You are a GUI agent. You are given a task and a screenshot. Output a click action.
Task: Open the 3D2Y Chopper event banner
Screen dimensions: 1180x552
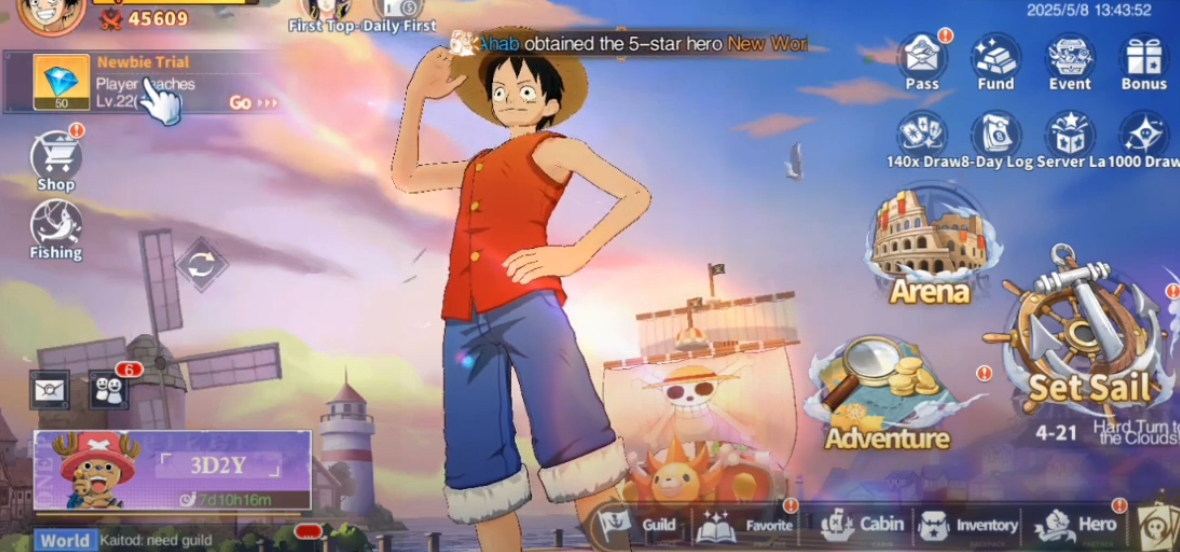pos(172,471)
